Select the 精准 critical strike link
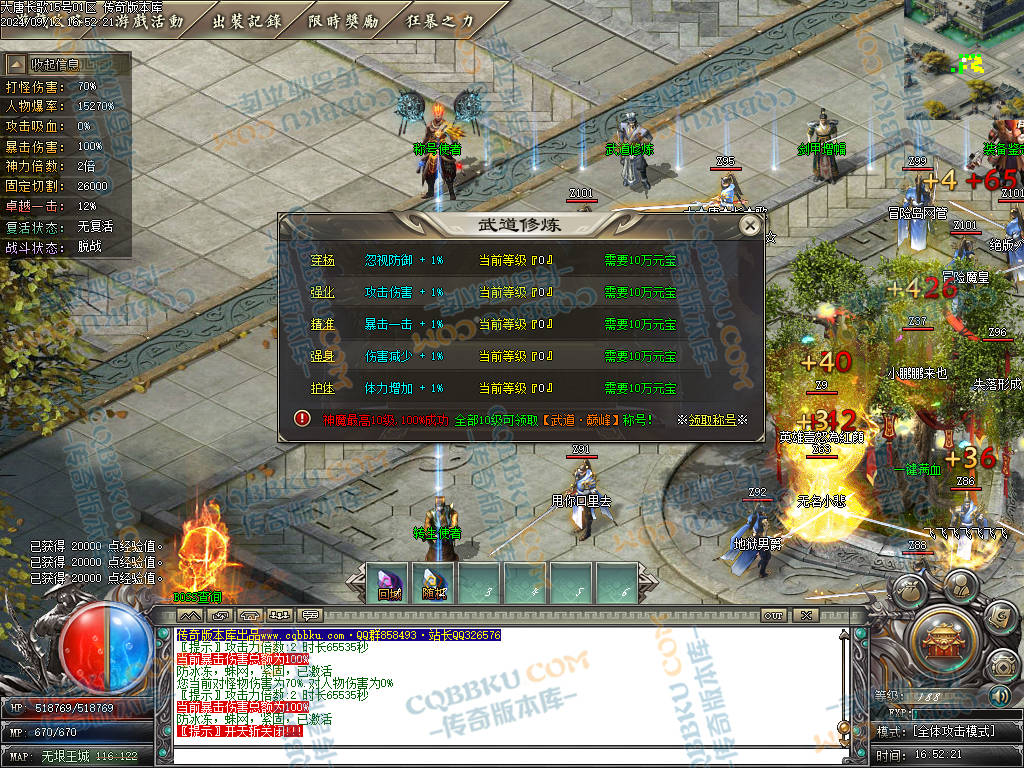The image size is (1024, 768). pos(322,324)
